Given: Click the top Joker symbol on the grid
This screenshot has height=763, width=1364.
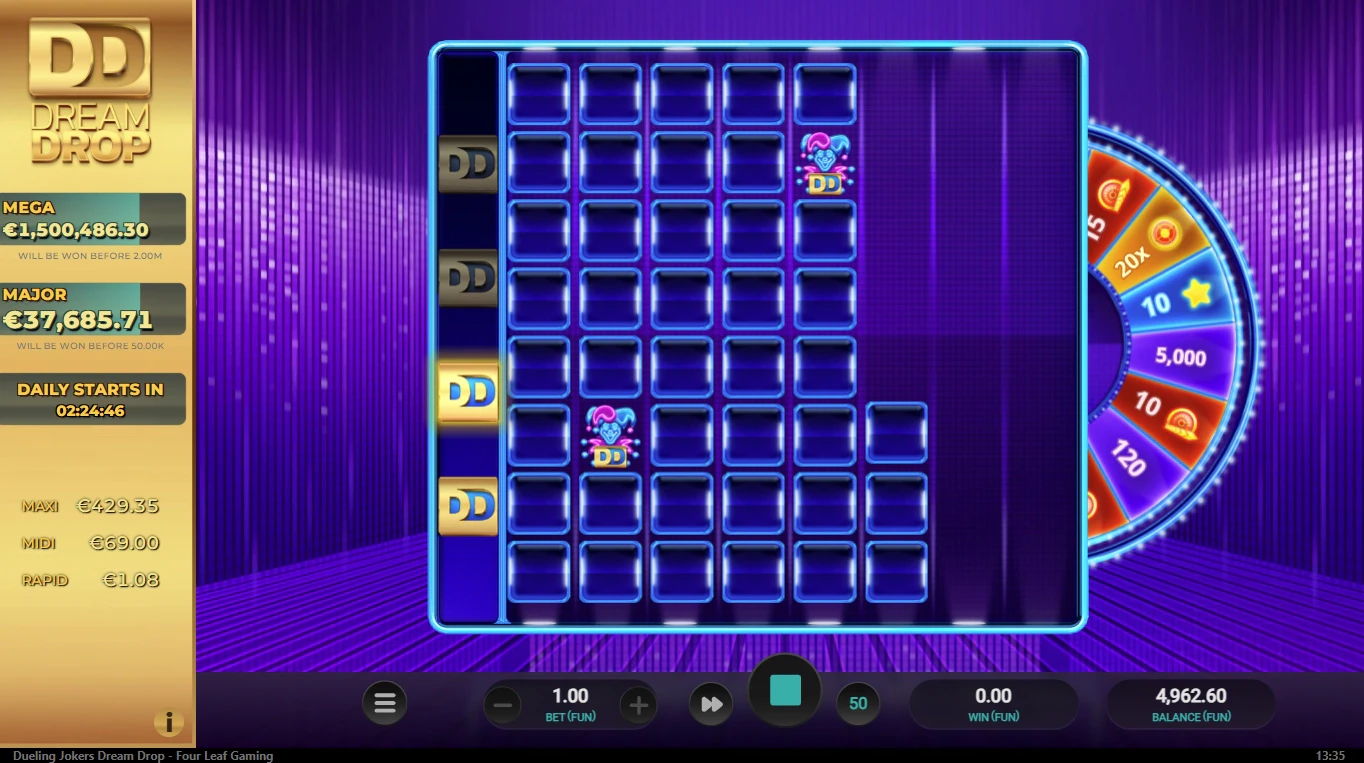Looking at the screenshot, I should pos(824,165).
